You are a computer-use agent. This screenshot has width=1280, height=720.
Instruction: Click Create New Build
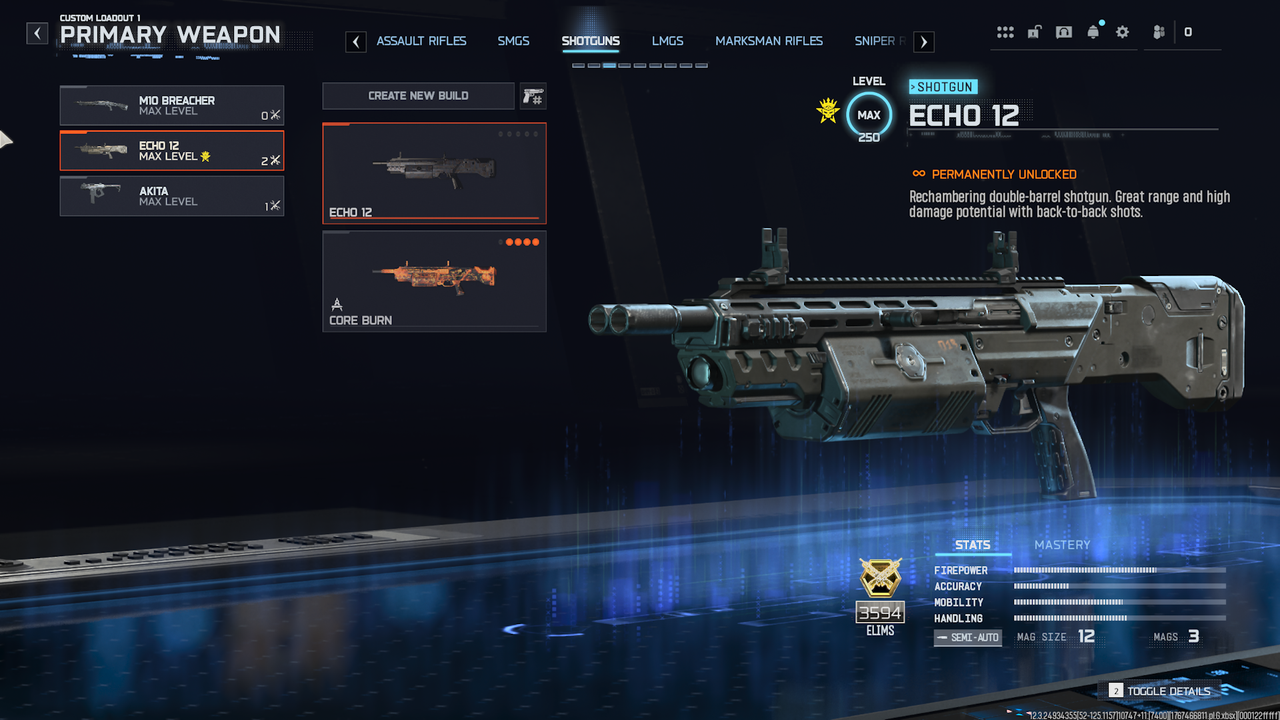point(418,96)
